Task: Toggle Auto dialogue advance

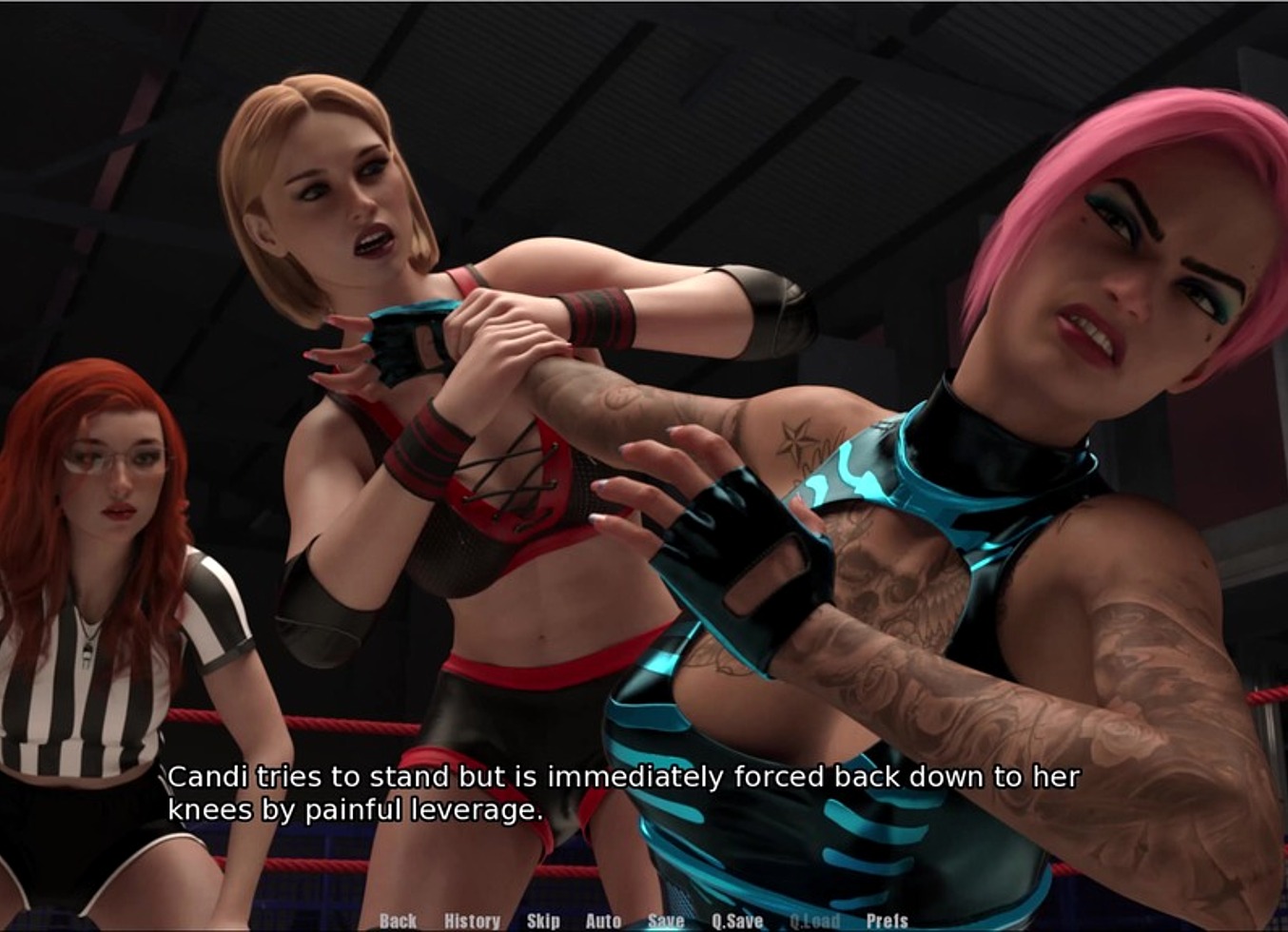Action: [603, 921]
